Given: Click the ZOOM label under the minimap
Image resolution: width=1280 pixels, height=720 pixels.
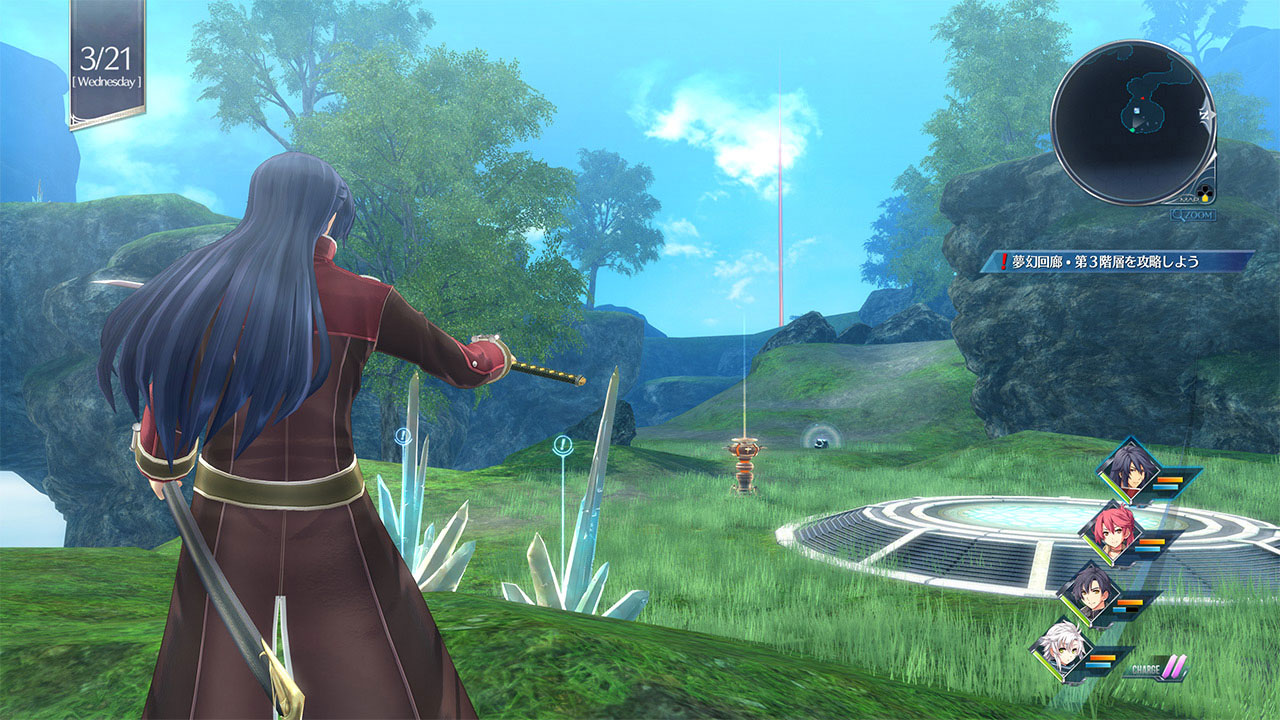Looking at the screenshot, I should pyautogui.click(x=1194, y=214).
